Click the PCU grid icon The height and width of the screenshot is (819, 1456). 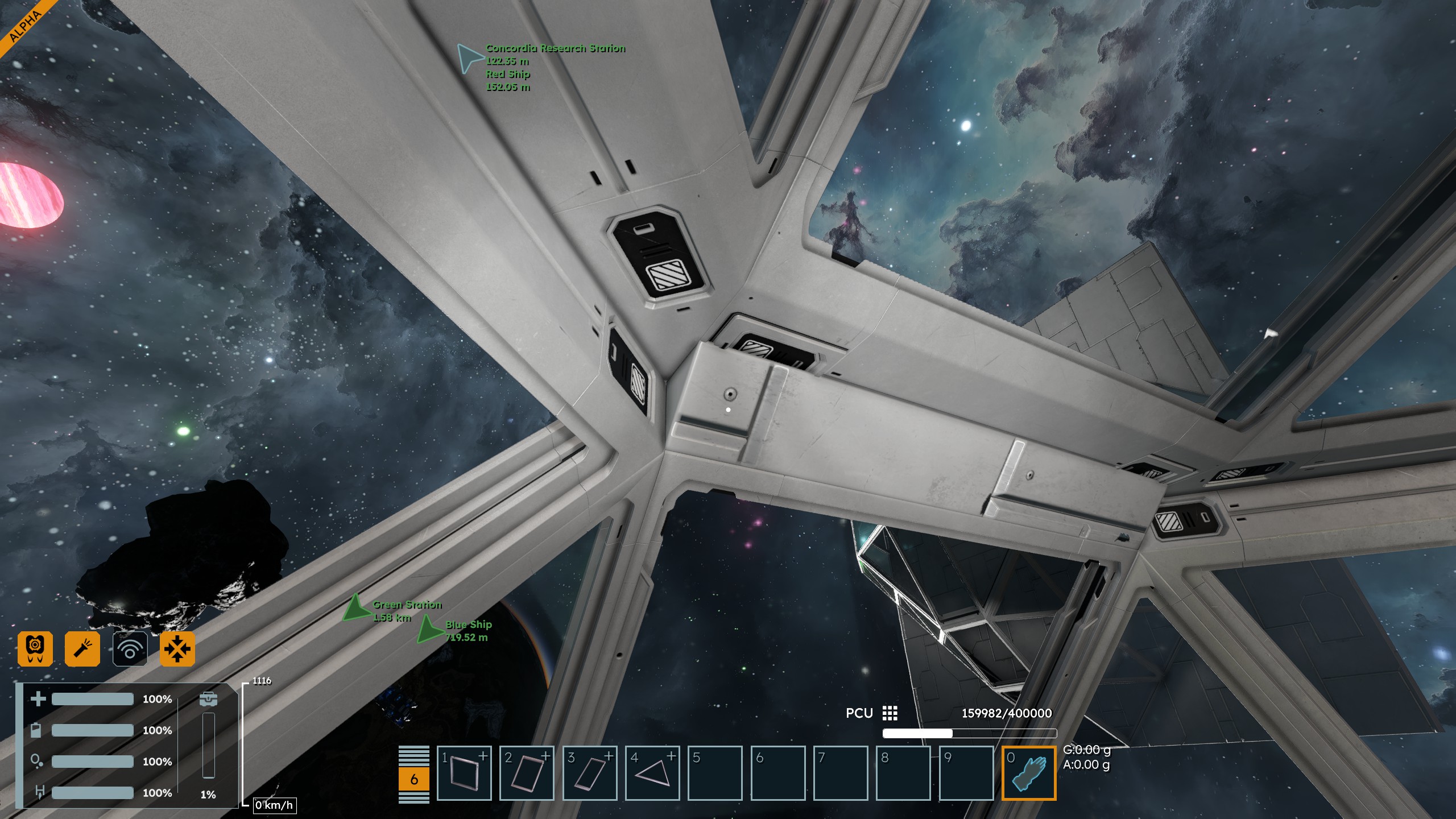click(890, 713)
